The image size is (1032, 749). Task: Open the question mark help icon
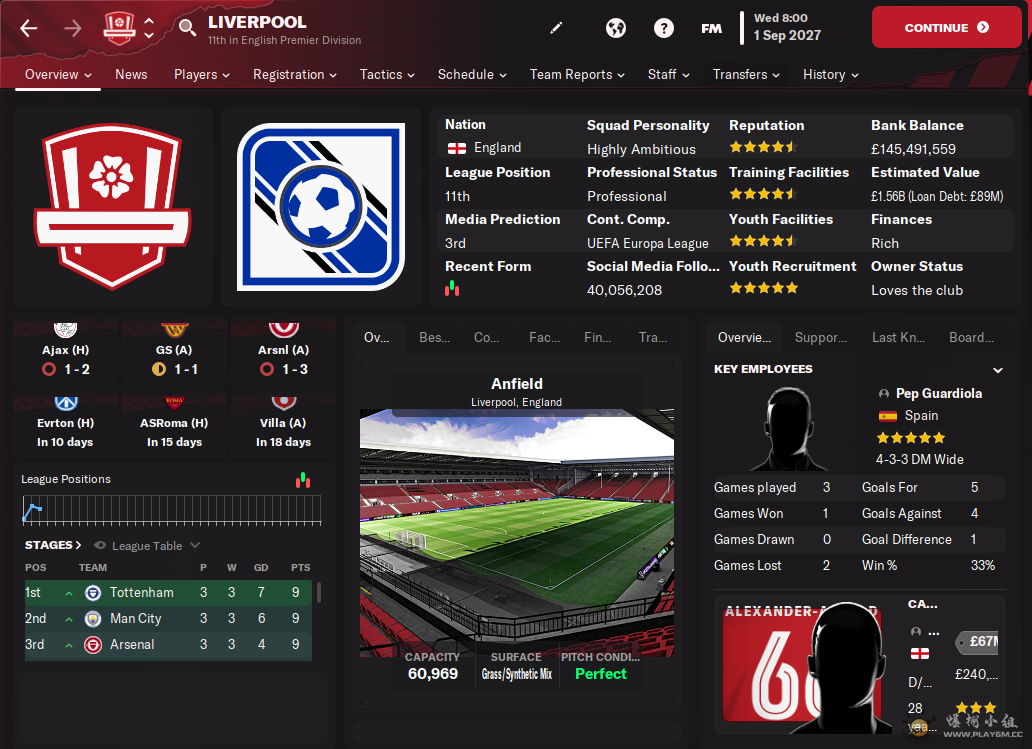[x=664, y=28]
